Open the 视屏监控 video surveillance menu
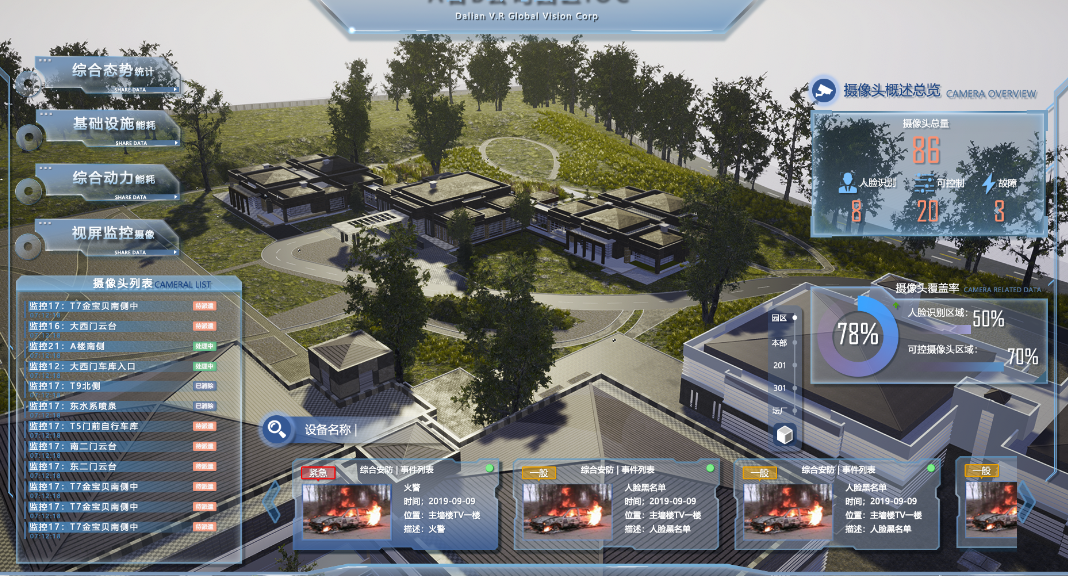1068x576 pixels. coord(110,235)
